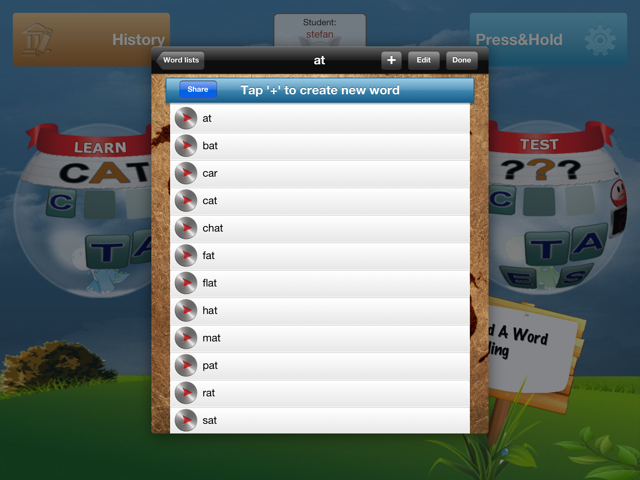The height and width of the screenshot is (480, 640).
Task: Select the word "at" row
Action: point(320,118)
